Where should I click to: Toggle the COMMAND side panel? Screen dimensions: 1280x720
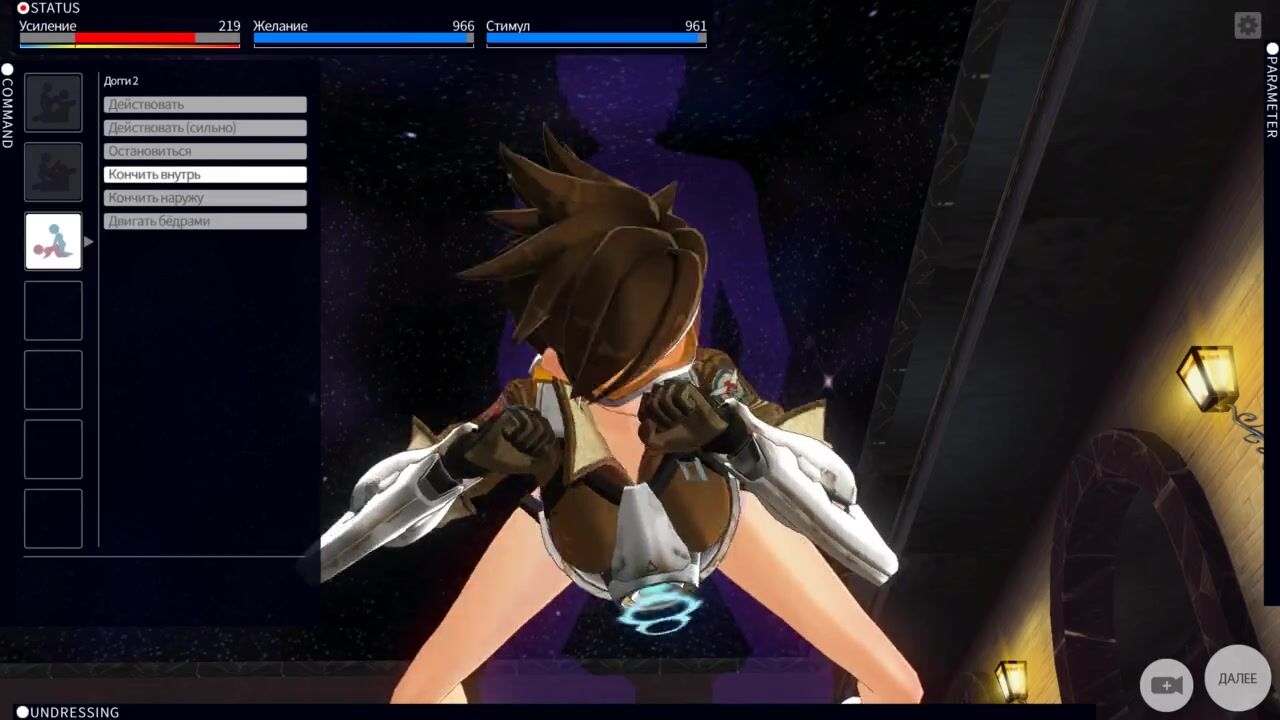coord(7,105)
